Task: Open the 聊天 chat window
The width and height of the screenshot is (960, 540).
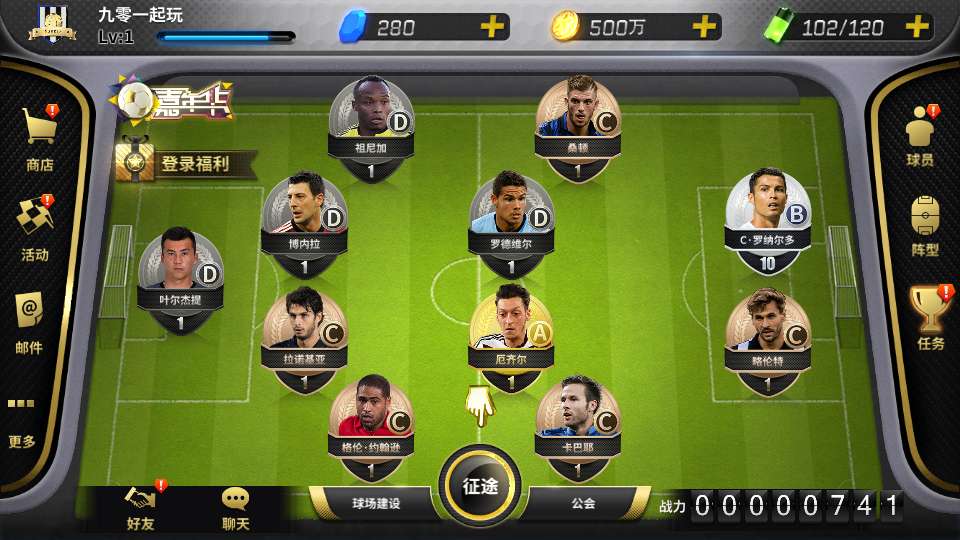Action: [235, 508]
